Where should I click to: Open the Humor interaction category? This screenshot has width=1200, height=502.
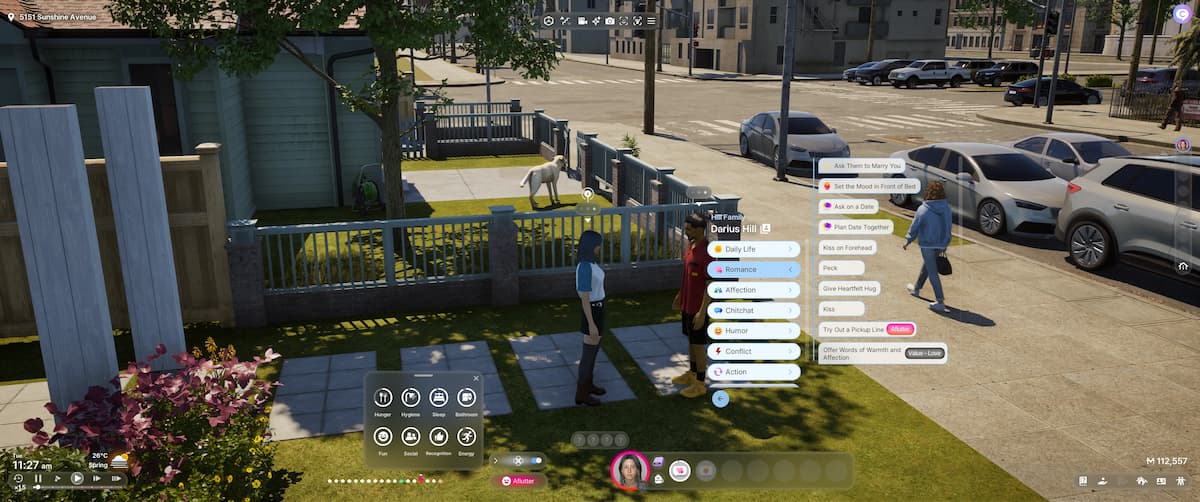pos(752,331)
